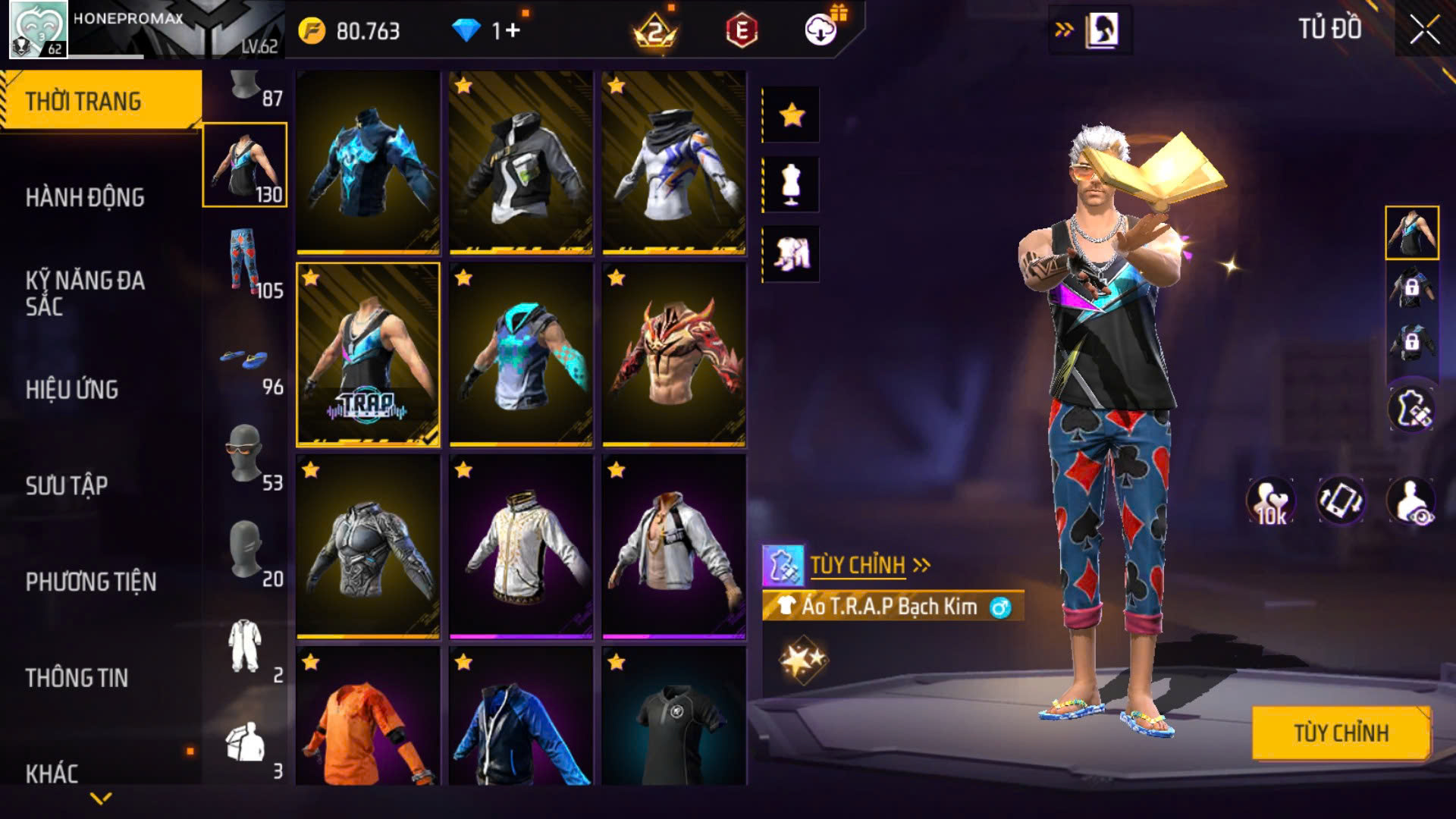This screenshot has height=819, width=1456.
Task: Click the yellow Tùy Chỉnh button
Action: (x=1341, y=733)
